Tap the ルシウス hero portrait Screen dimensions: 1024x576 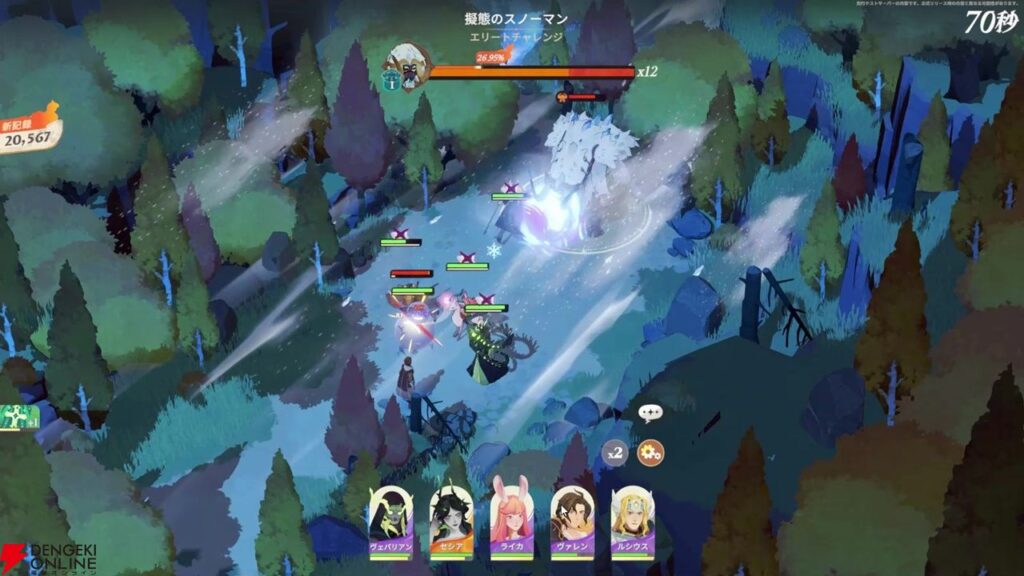click(x=632, y=521)
